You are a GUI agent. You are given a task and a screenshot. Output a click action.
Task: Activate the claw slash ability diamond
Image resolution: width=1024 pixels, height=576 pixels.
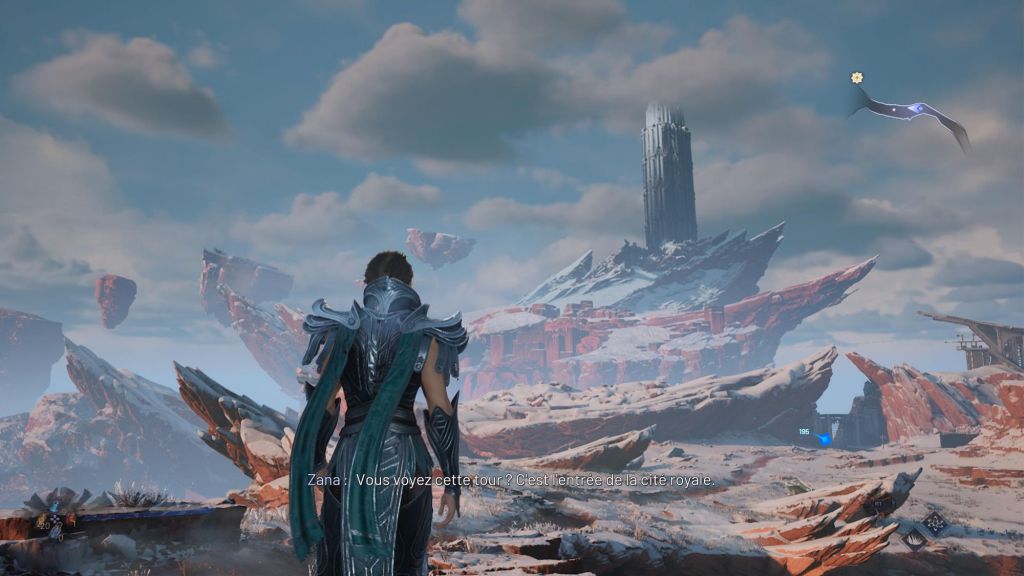coord(914,540)
